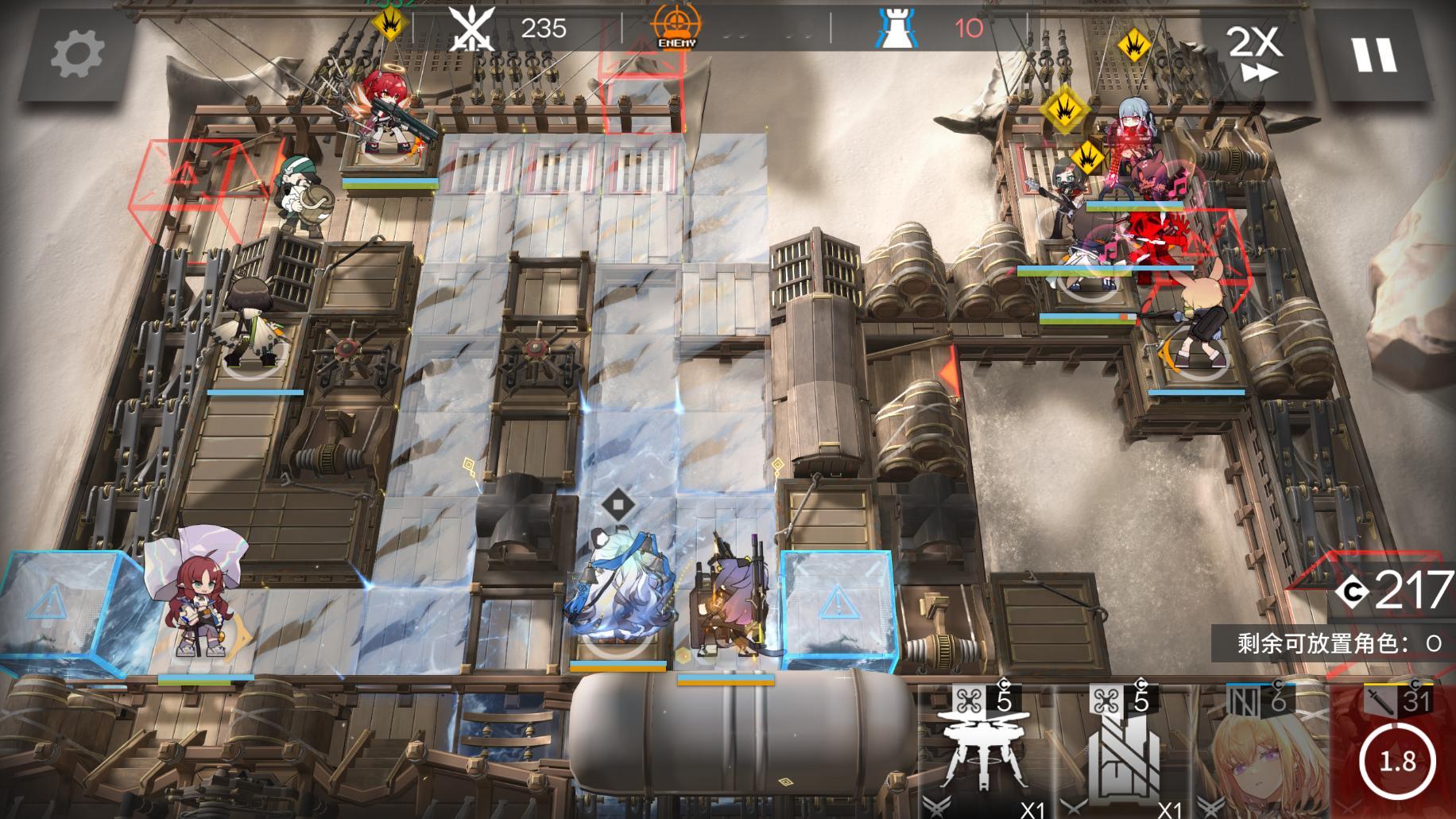1456x819 pixels.
Task: Tap the diamond skill-ready icon
Action: pos(618,504)
